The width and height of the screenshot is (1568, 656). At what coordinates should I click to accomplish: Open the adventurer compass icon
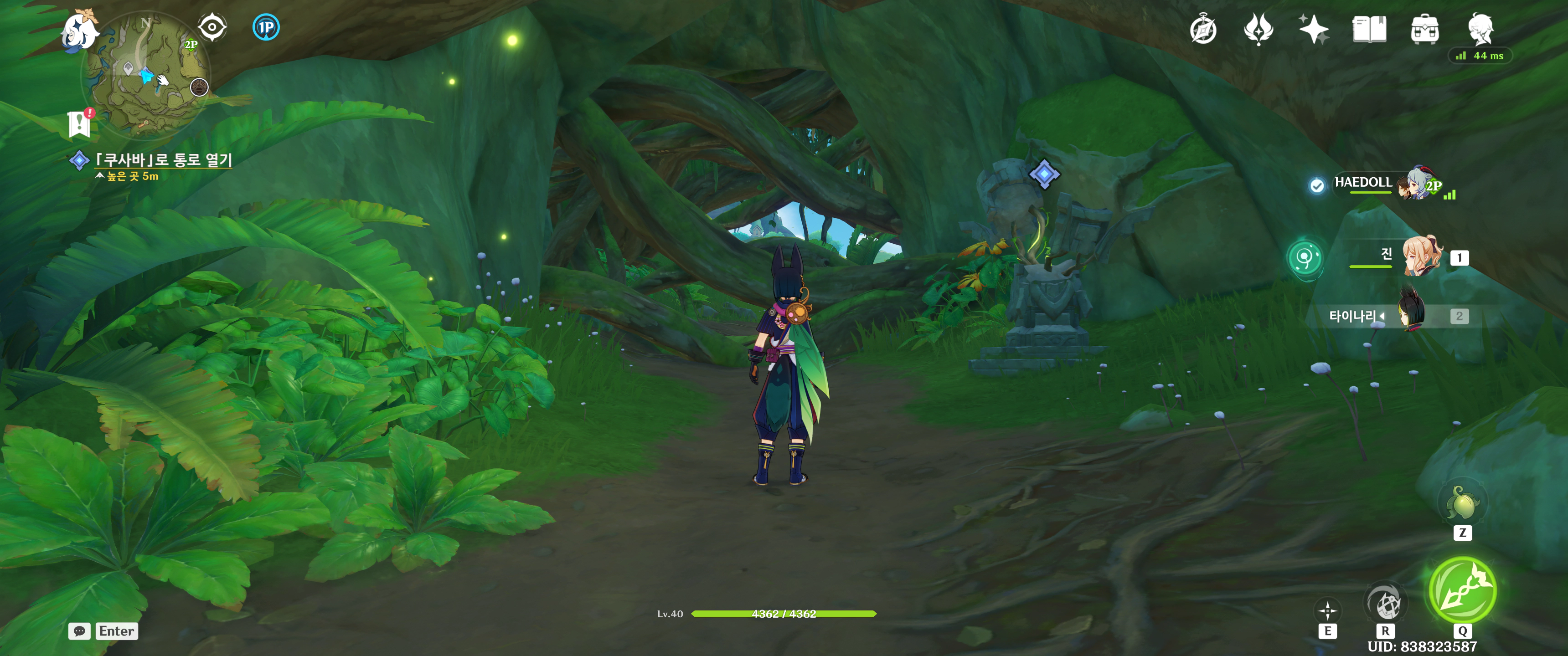pos(1203,30)
